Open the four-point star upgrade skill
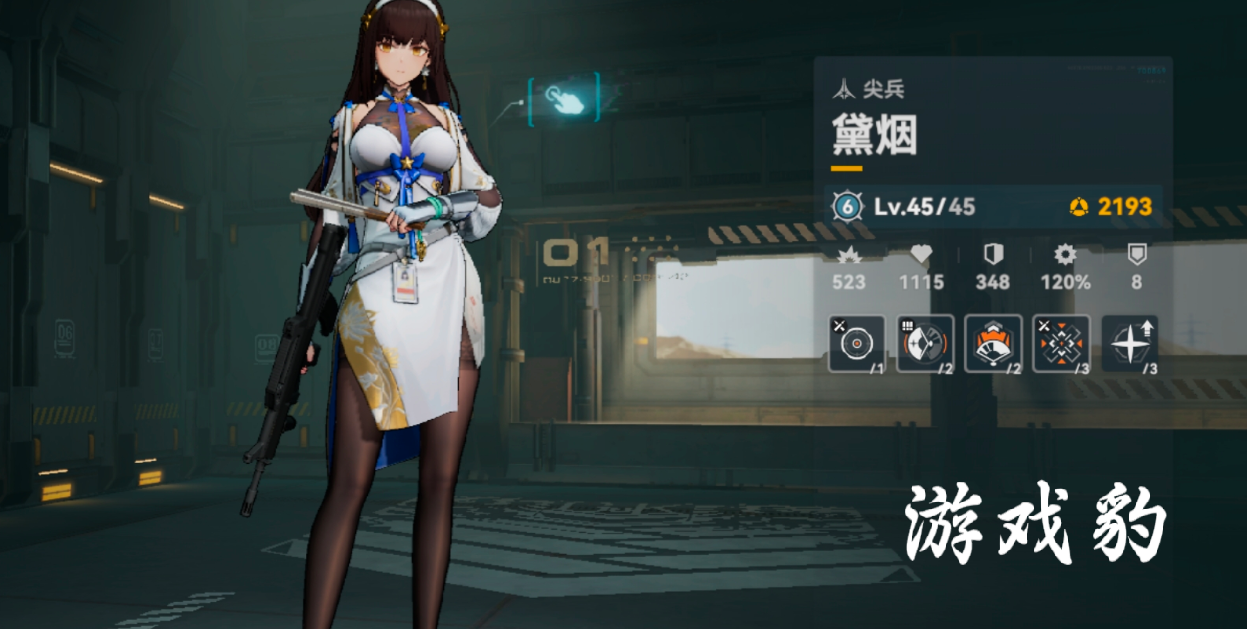The height and width of the screenshot is (629, 1247). (1130, 344)
